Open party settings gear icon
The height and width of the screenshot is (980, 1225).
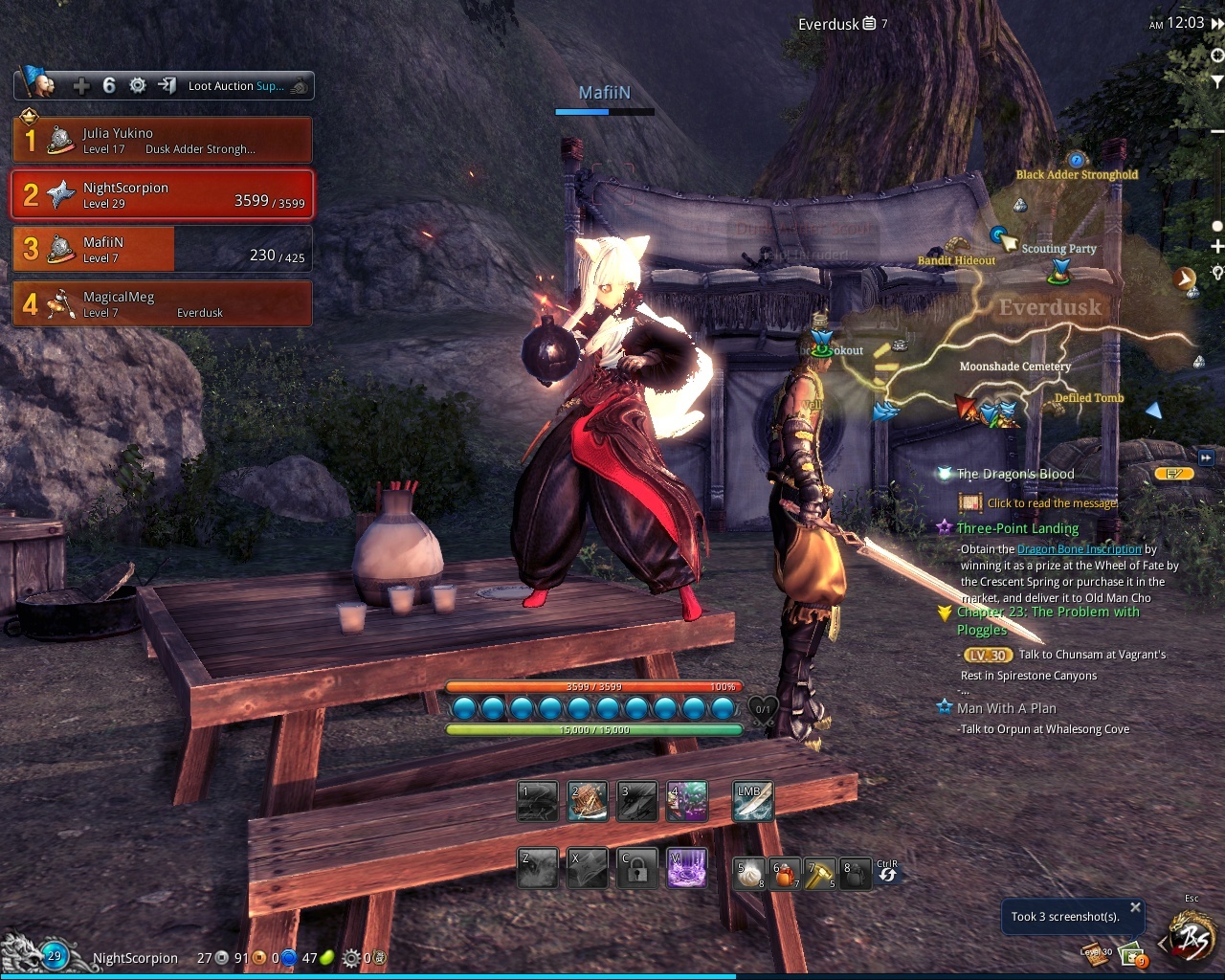(x=138, y=86)
